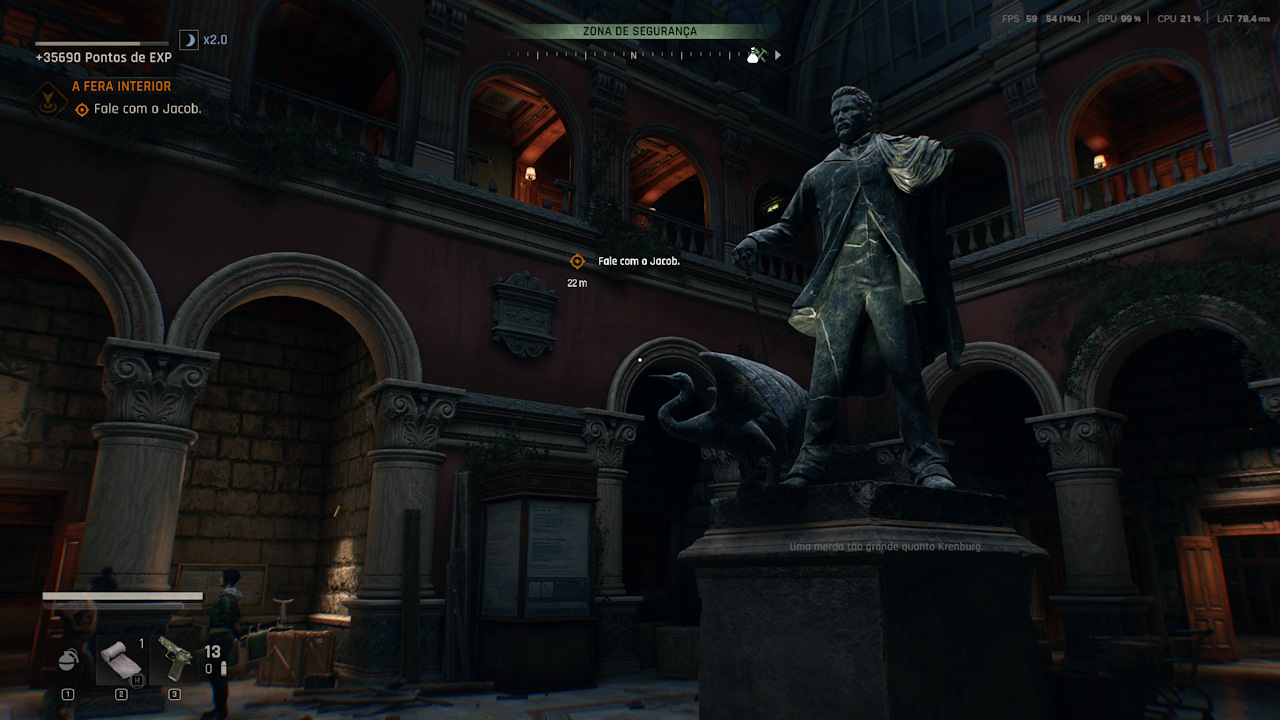1280x720 pixels.
Task: Select the compass direction strip
Action: [632, 55]
